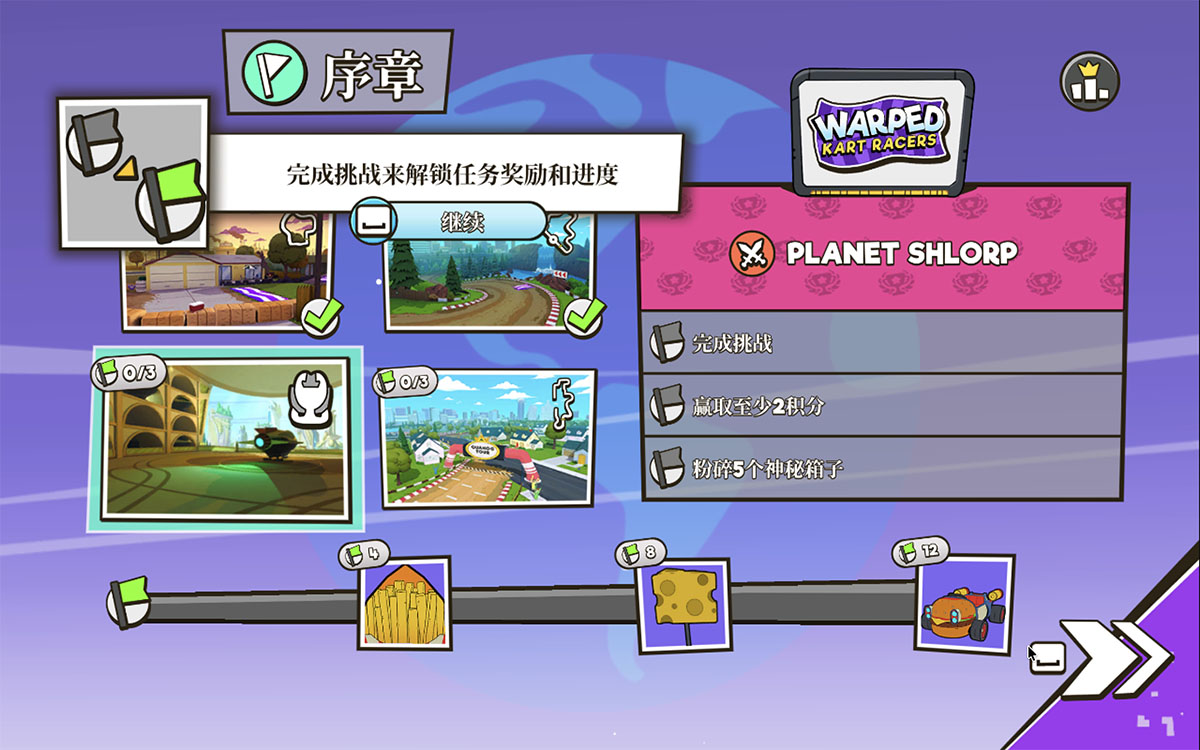The height and width of the screenshot is (750, 1200).
Task: Select the selected spaceship hangar level tile
Action: coord(224,439)
